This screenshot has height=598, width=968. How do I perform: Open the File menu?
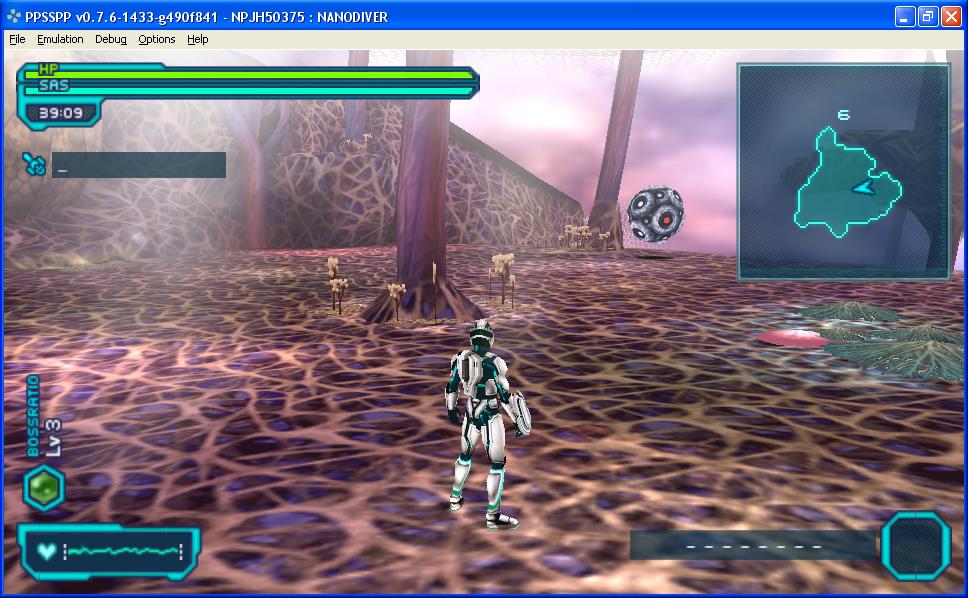pos(17,39)
